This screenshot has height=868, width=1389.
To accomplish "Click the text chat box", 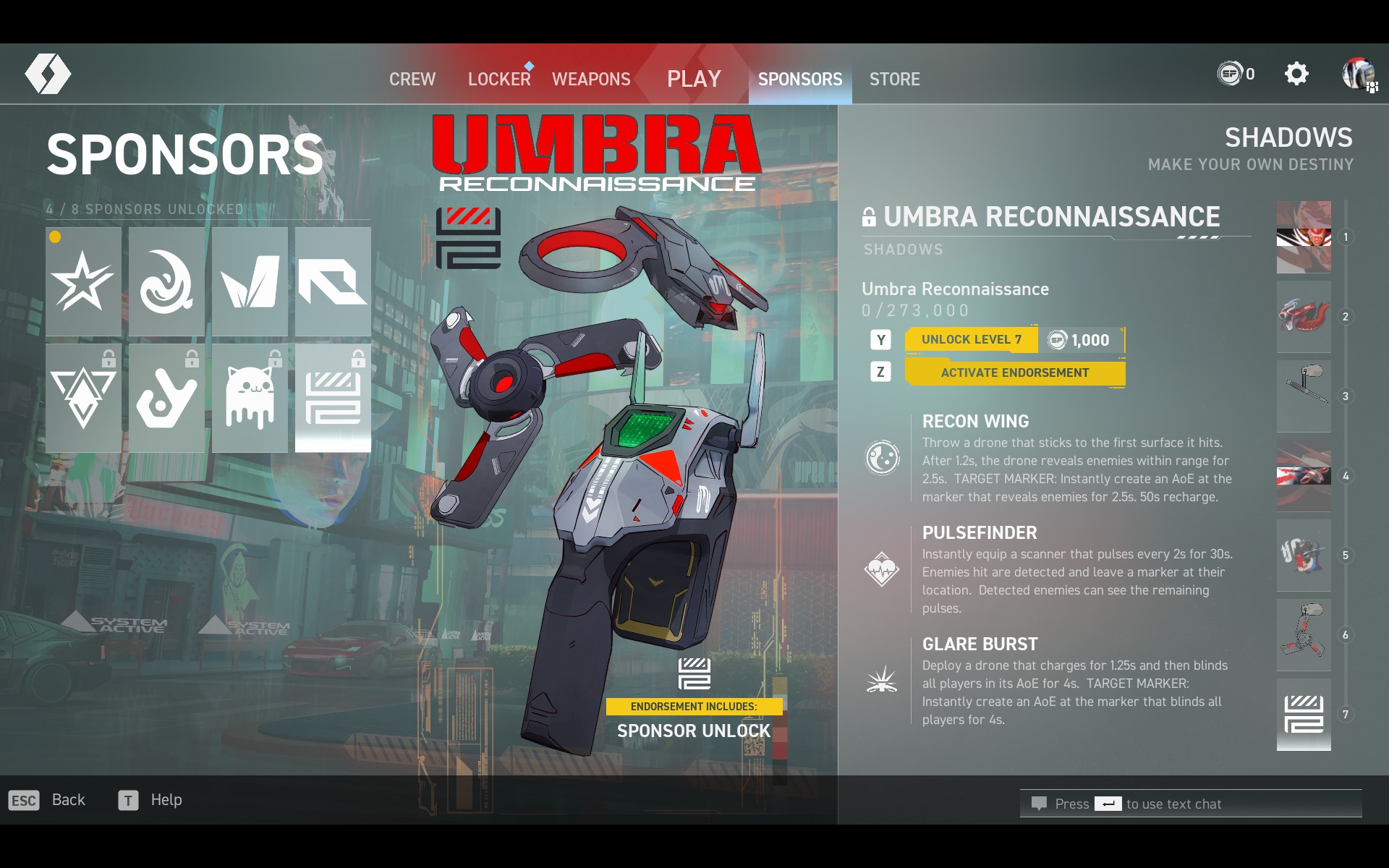I will (x=1190, y=804).
